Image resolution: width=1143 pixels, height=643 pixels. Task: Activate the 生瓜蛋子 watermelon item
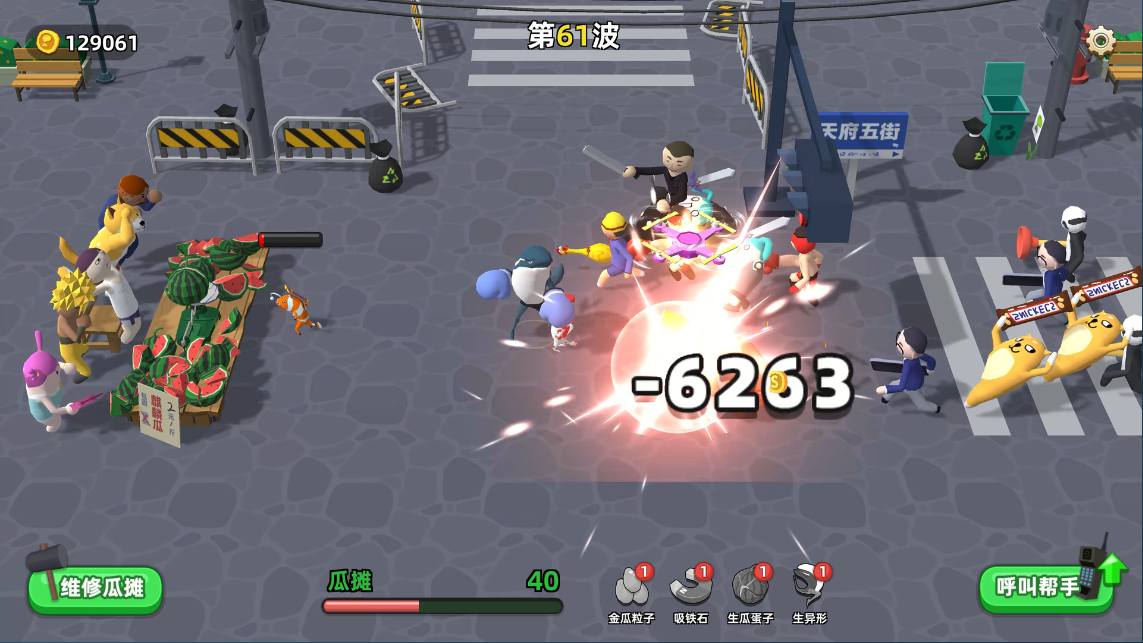749,589
